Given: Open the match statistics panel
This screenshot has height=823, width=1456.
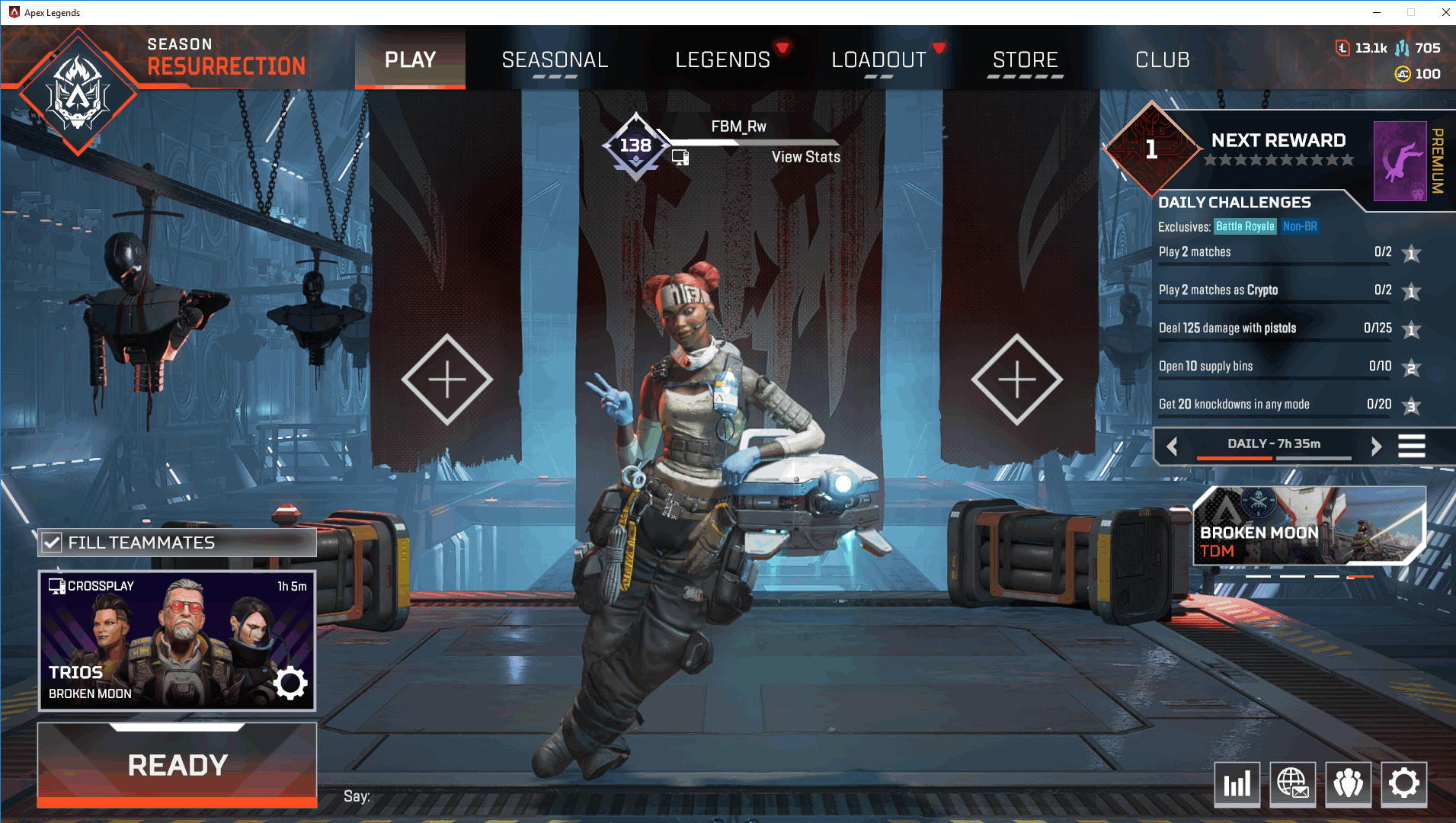Looking at the screenshot, I should [1238, 784].
